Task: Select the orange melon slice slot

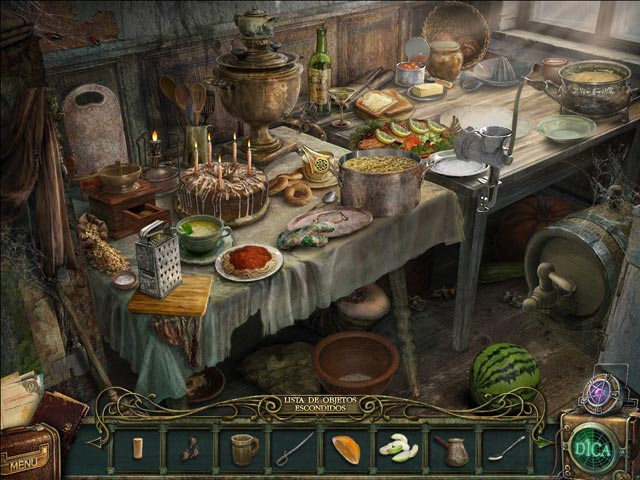Action: pyautogui.click(x=346, y=449)
